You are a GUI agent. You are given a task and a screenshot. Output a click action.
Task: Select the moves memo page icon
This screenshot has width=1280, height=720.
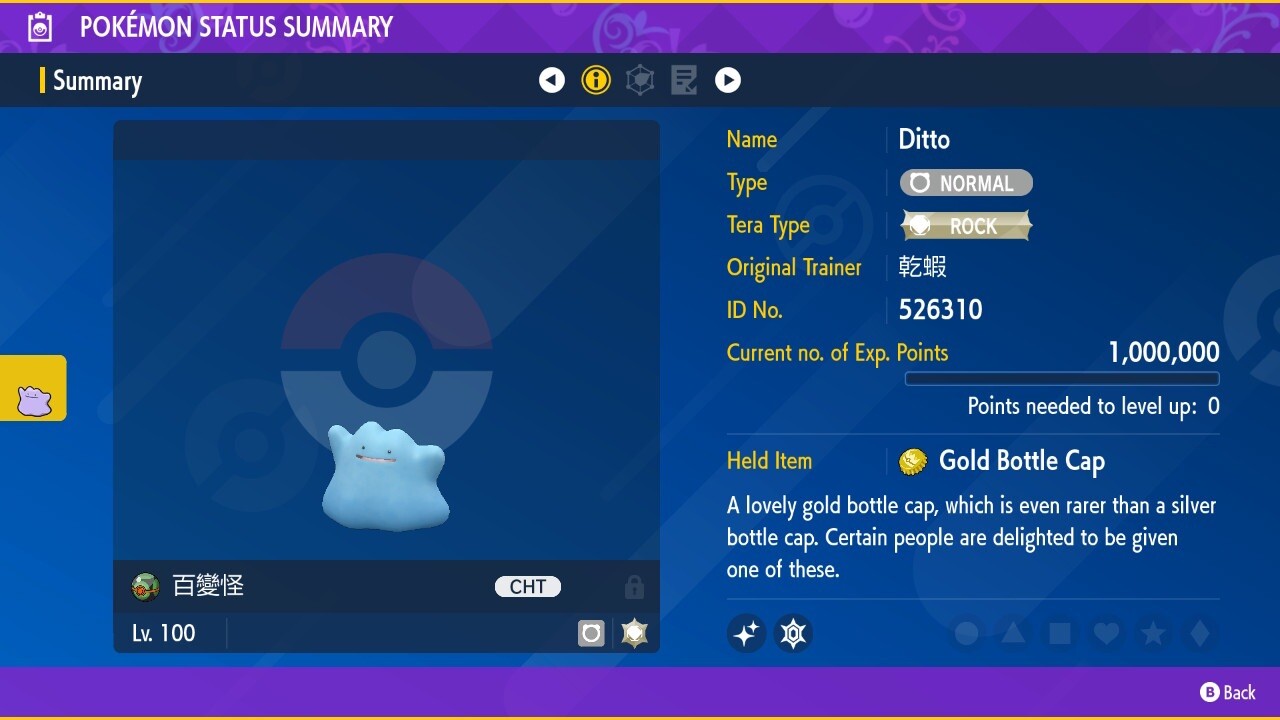point(684,80)
